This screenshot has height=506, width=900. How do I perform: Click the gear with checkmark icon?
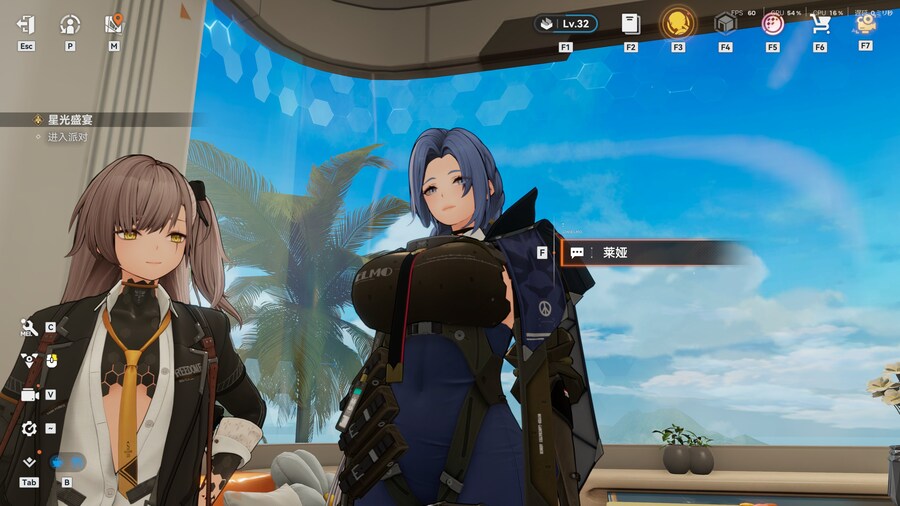coord(29,429)
